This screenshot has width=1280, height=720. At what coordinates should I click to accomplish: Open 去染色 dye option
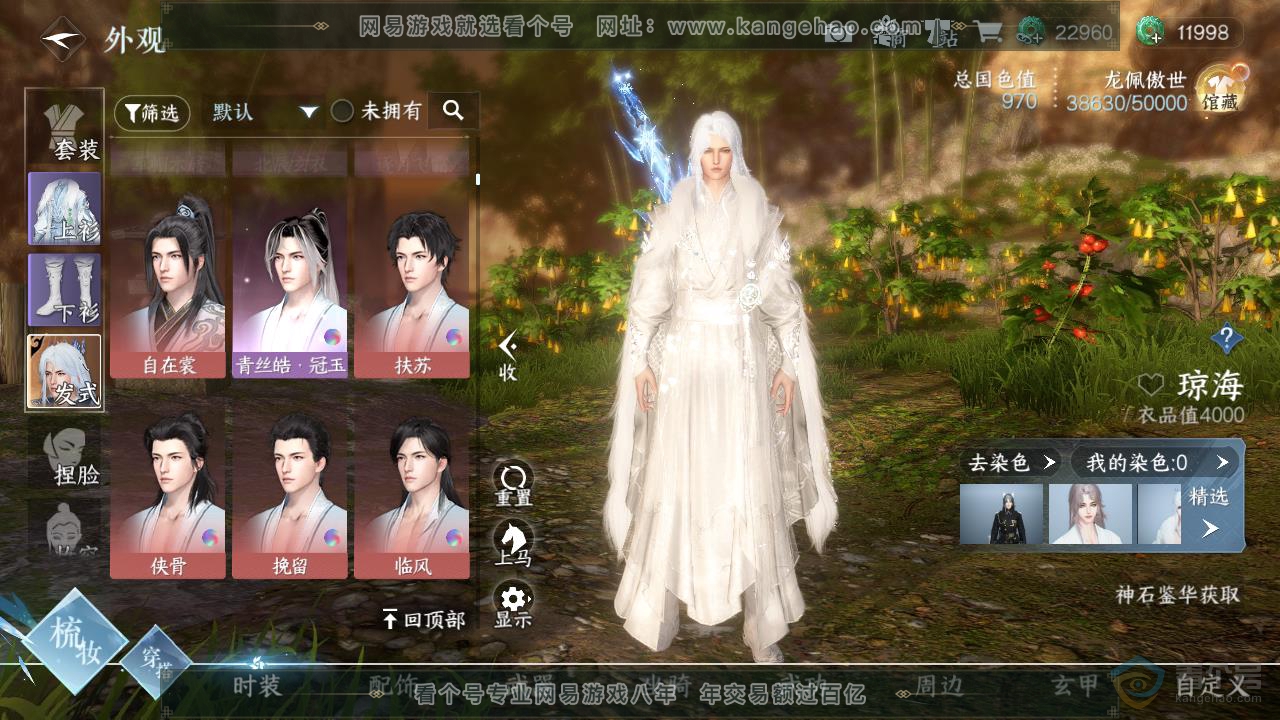[1010, 462]
